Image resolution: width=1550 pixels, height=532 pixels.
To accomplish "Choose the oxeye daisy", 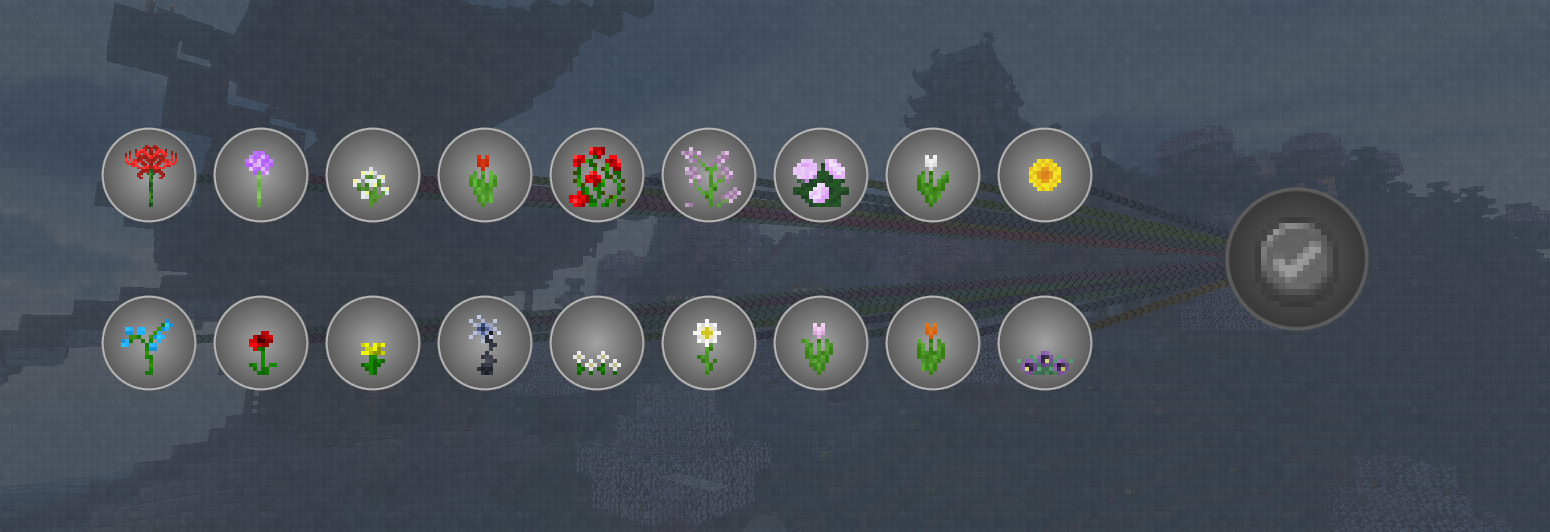I will [709, 343].
